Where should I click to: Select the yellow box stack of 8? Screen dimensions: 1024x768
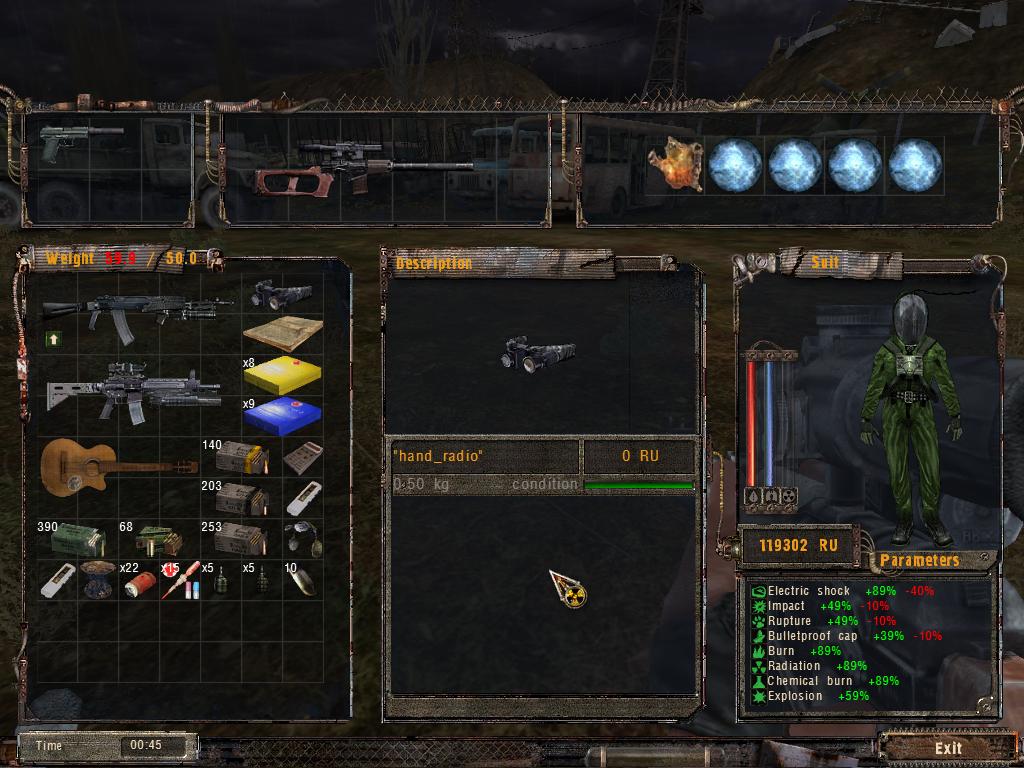[x=283, y=373]
